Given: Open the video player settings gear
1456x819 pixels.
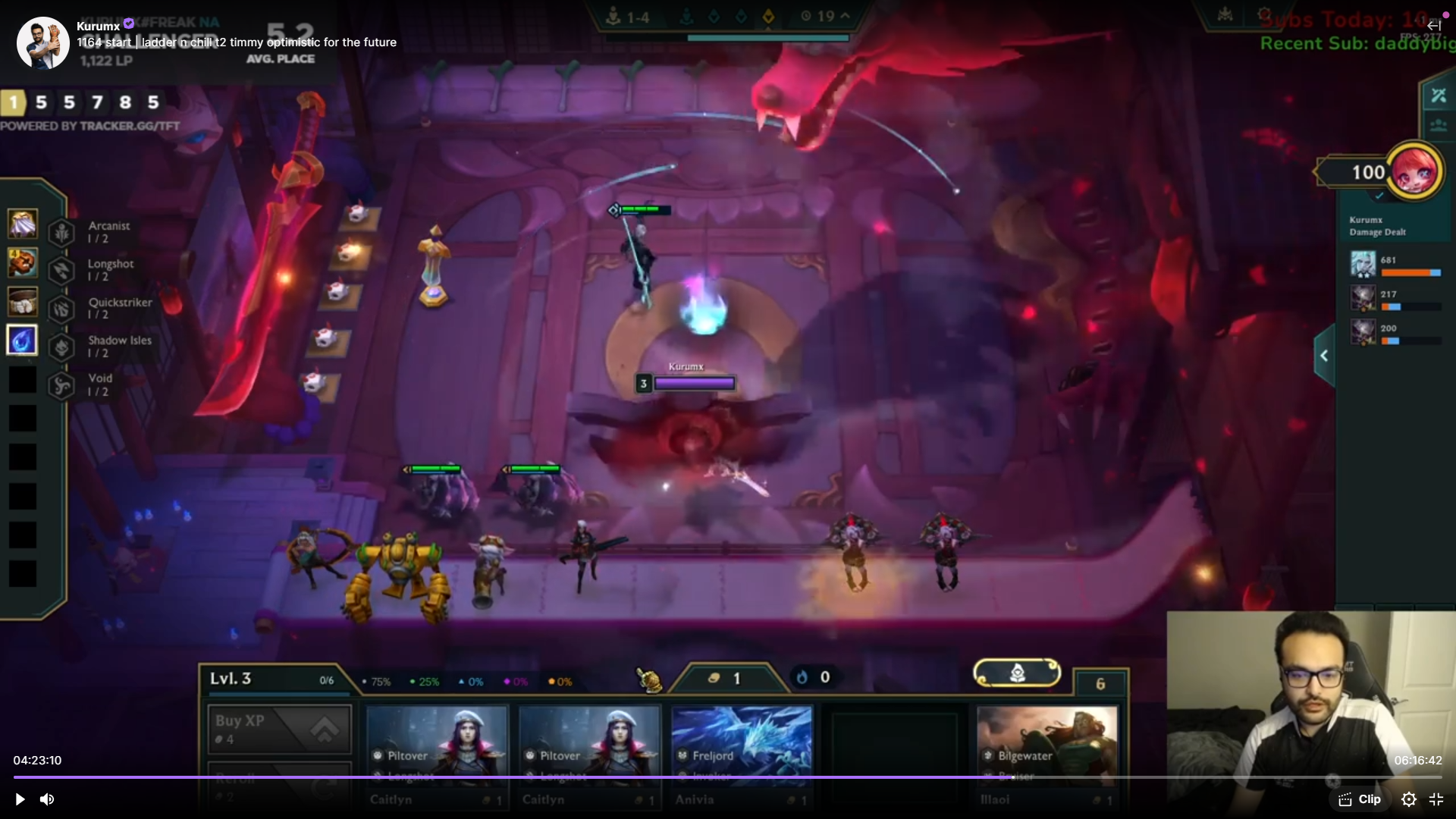Looking at the screenshot, I should click(x=1408, y=799).
